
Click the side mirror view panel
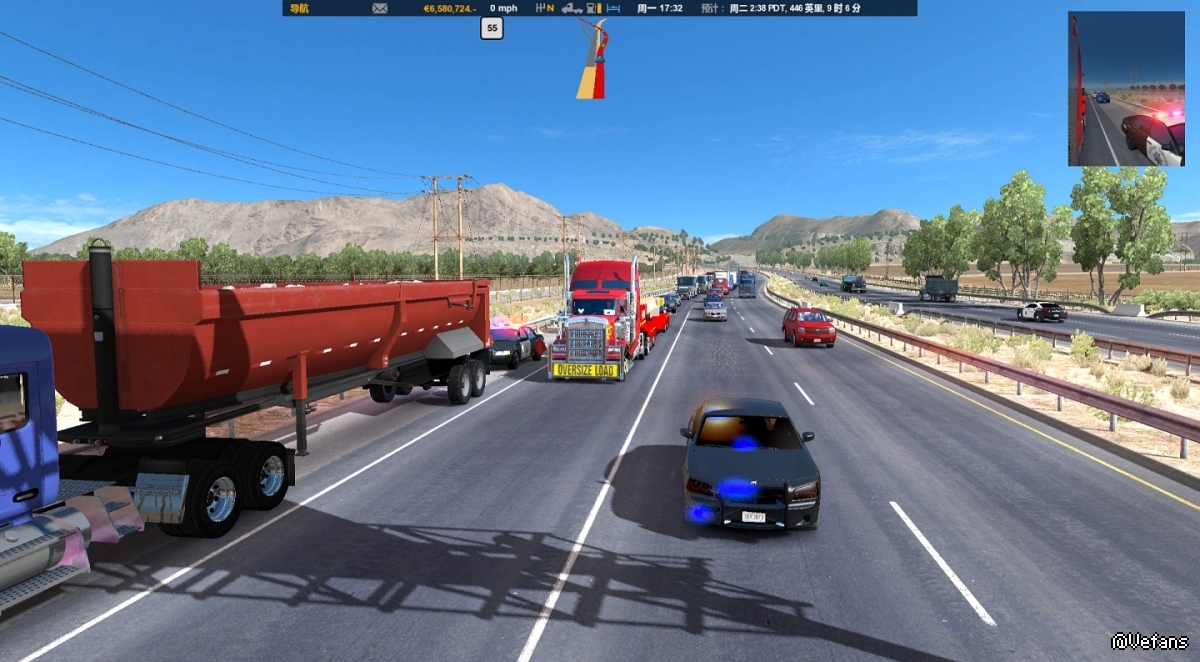click(x=1126, y=89)
